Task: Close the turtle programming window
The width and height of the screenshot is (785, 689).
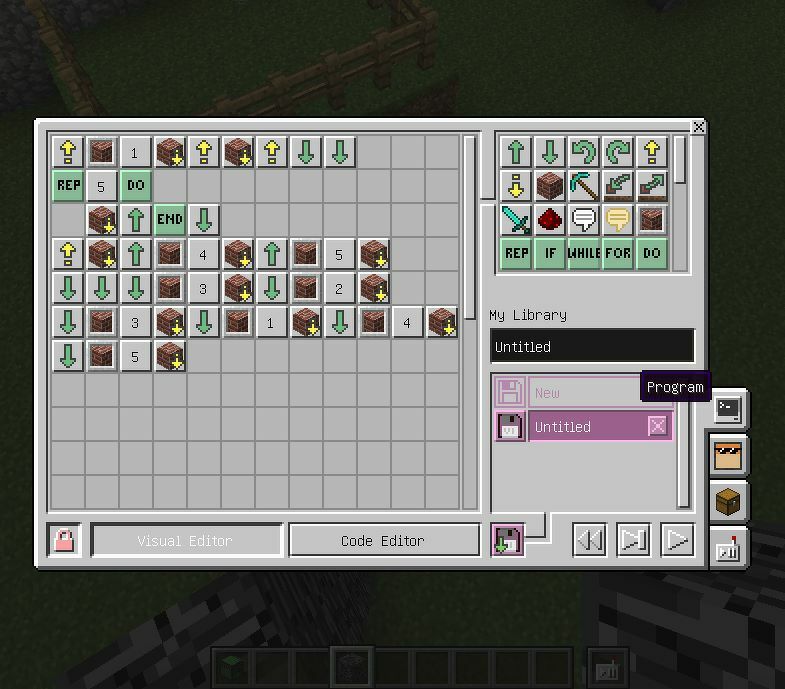Action: [x=698, y=127]
